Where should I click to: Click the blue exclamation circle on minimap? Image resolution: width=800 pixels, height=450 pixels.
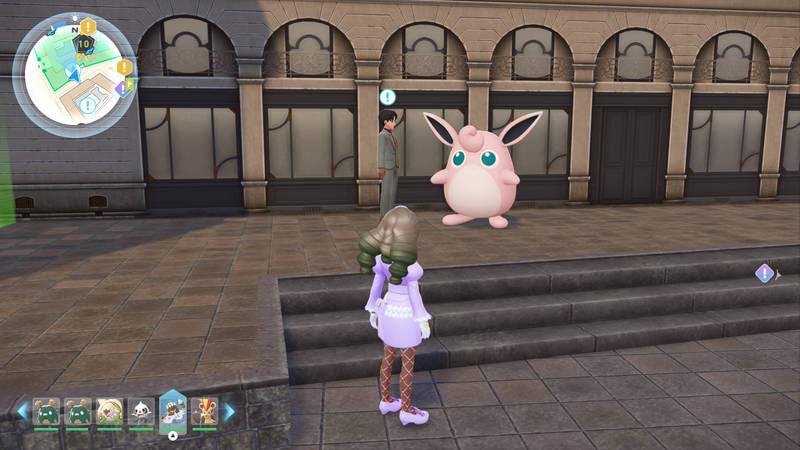[x=88, y=105]
